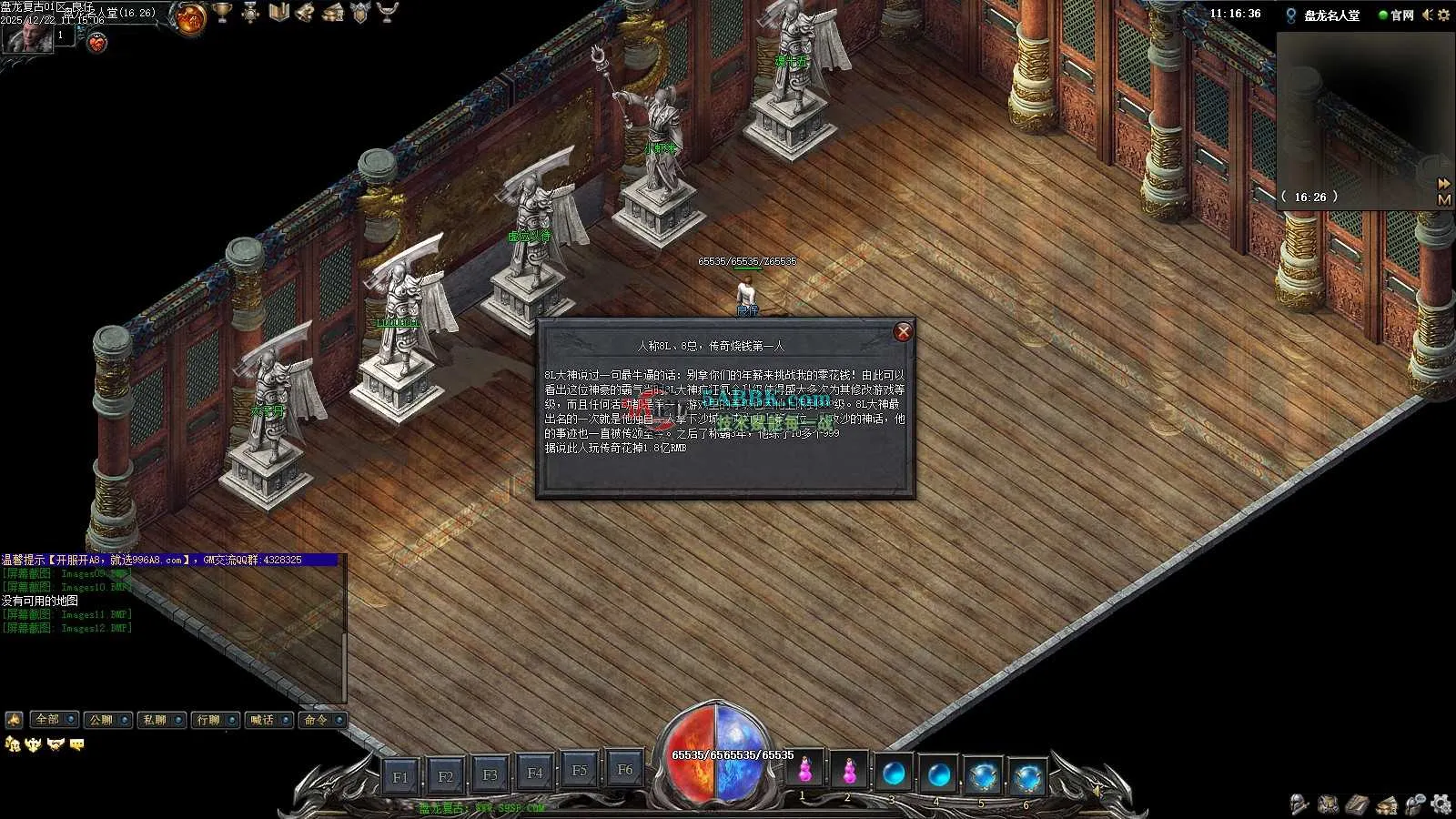Switch to the 命令 command tab
Screen dimensions: 1456x819
coord(322,720)
